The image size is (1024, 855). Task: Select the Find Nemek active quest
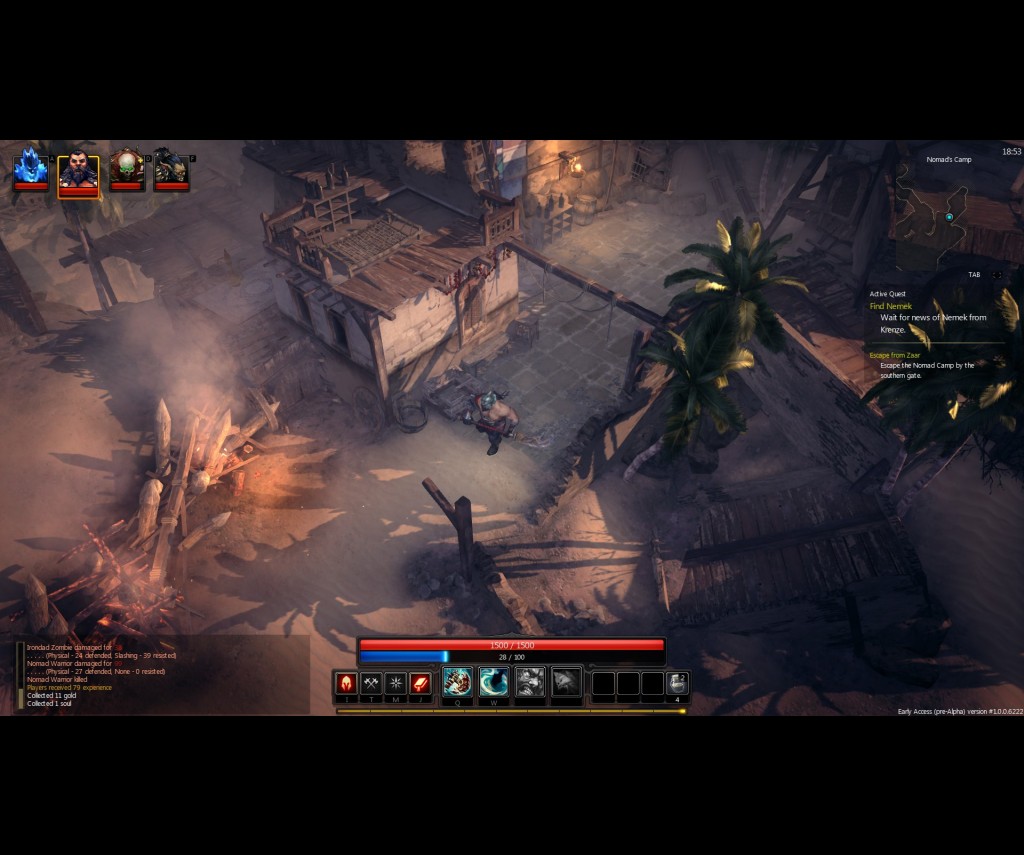click(x=891, y=306)
